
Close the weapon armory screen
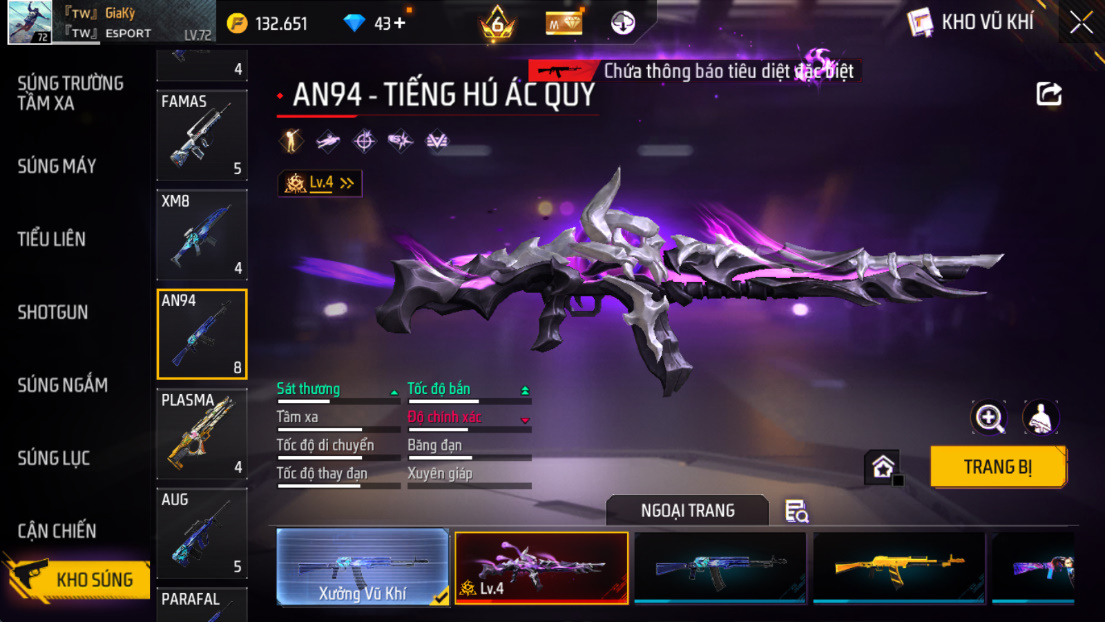[1081, 23]
